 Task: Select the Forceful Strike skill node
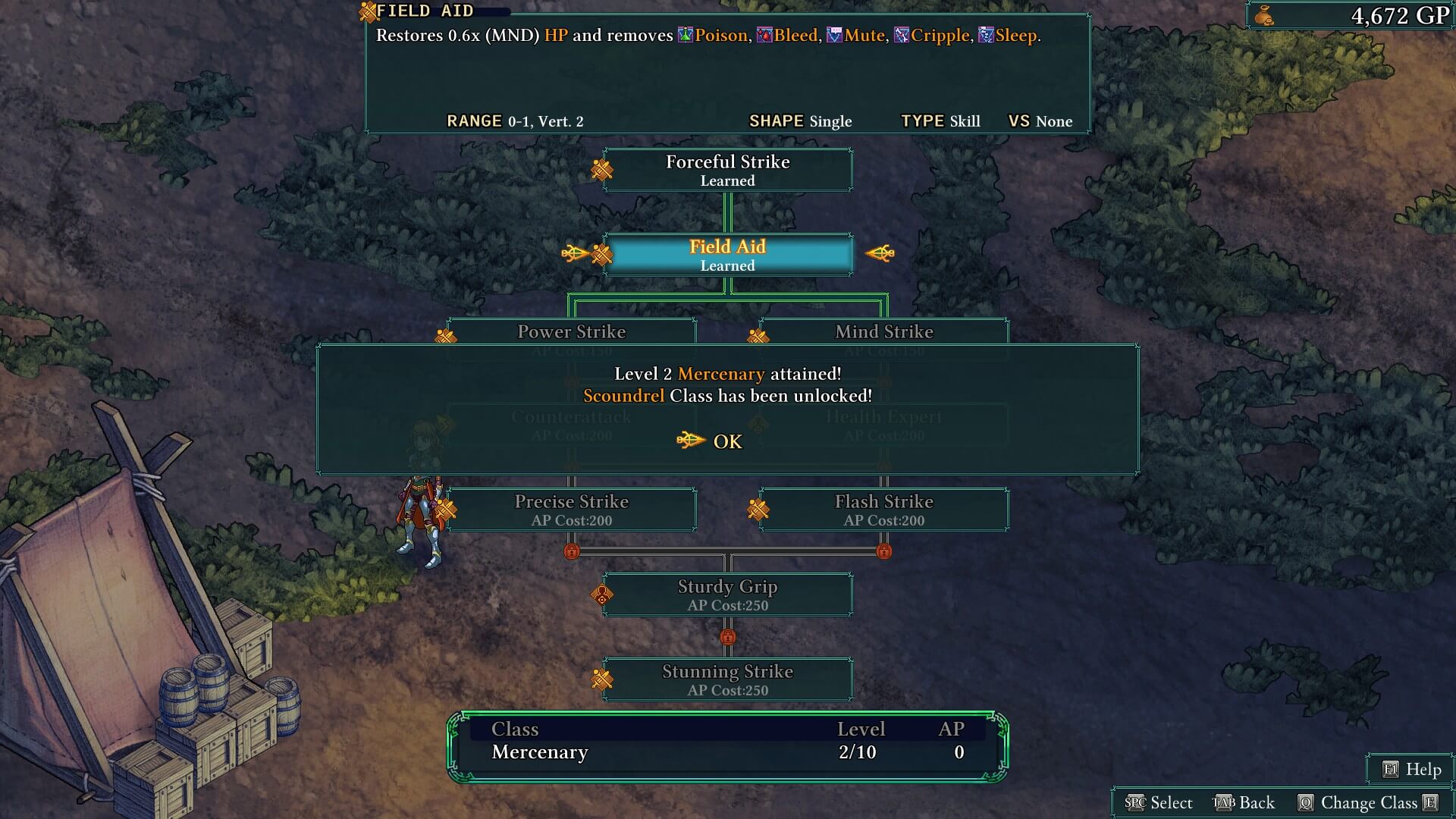point(727,170)
